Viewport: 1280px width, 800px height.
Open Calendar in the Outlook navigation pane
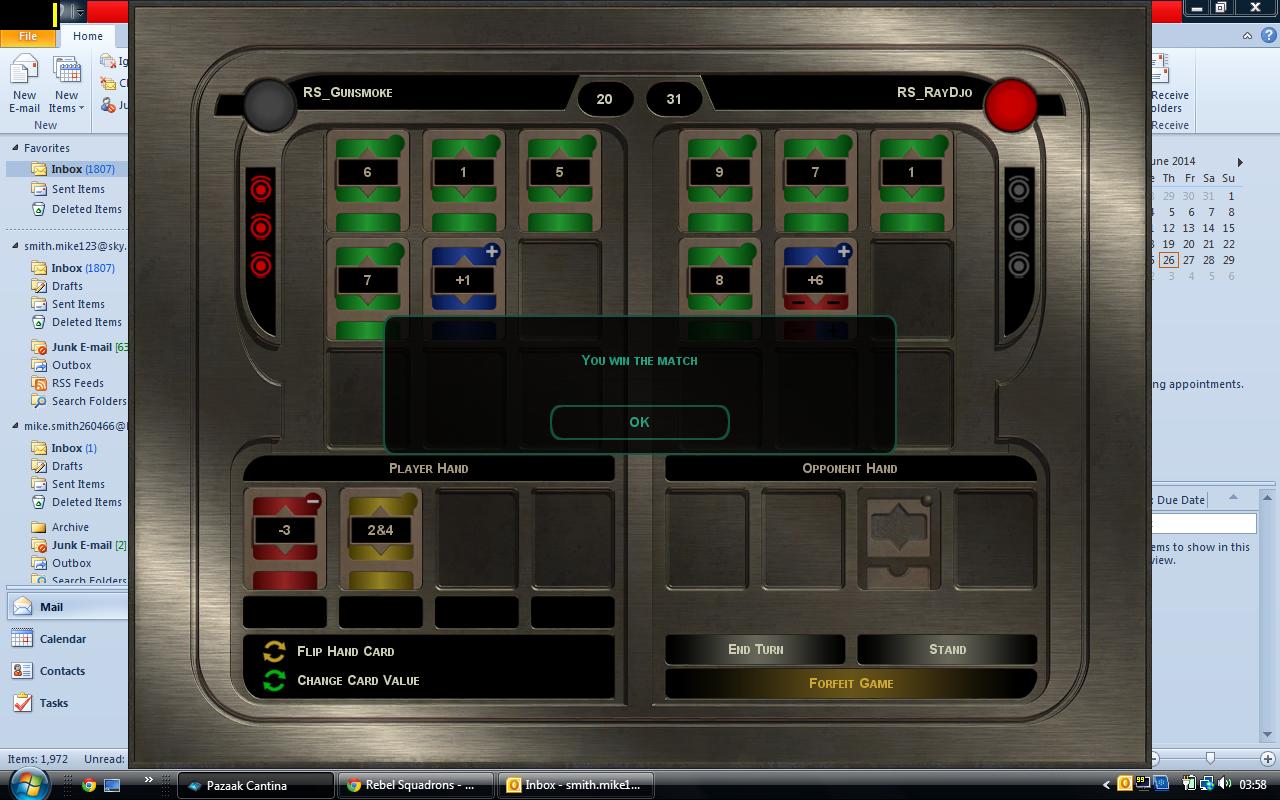pyautogui.click(x=62, y=639)
